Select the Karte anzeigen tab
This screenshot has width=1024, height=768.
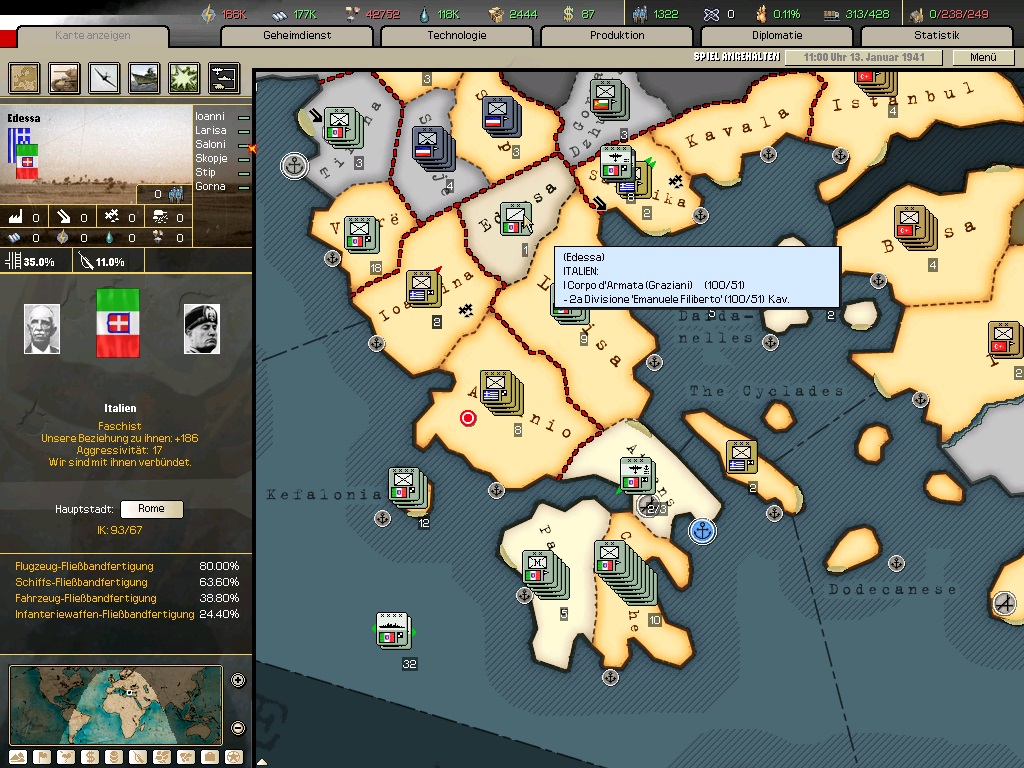point(93,36)
